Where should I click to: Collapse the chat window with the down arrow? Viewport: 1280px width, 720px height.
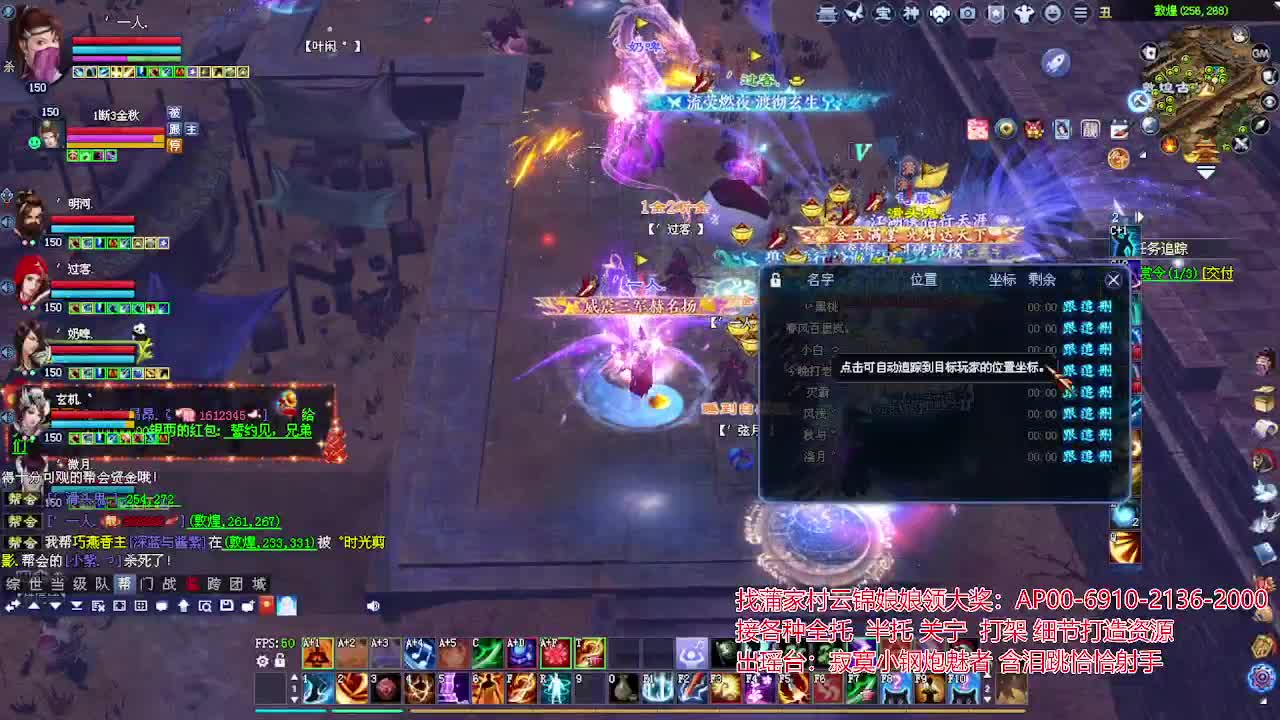55,607
